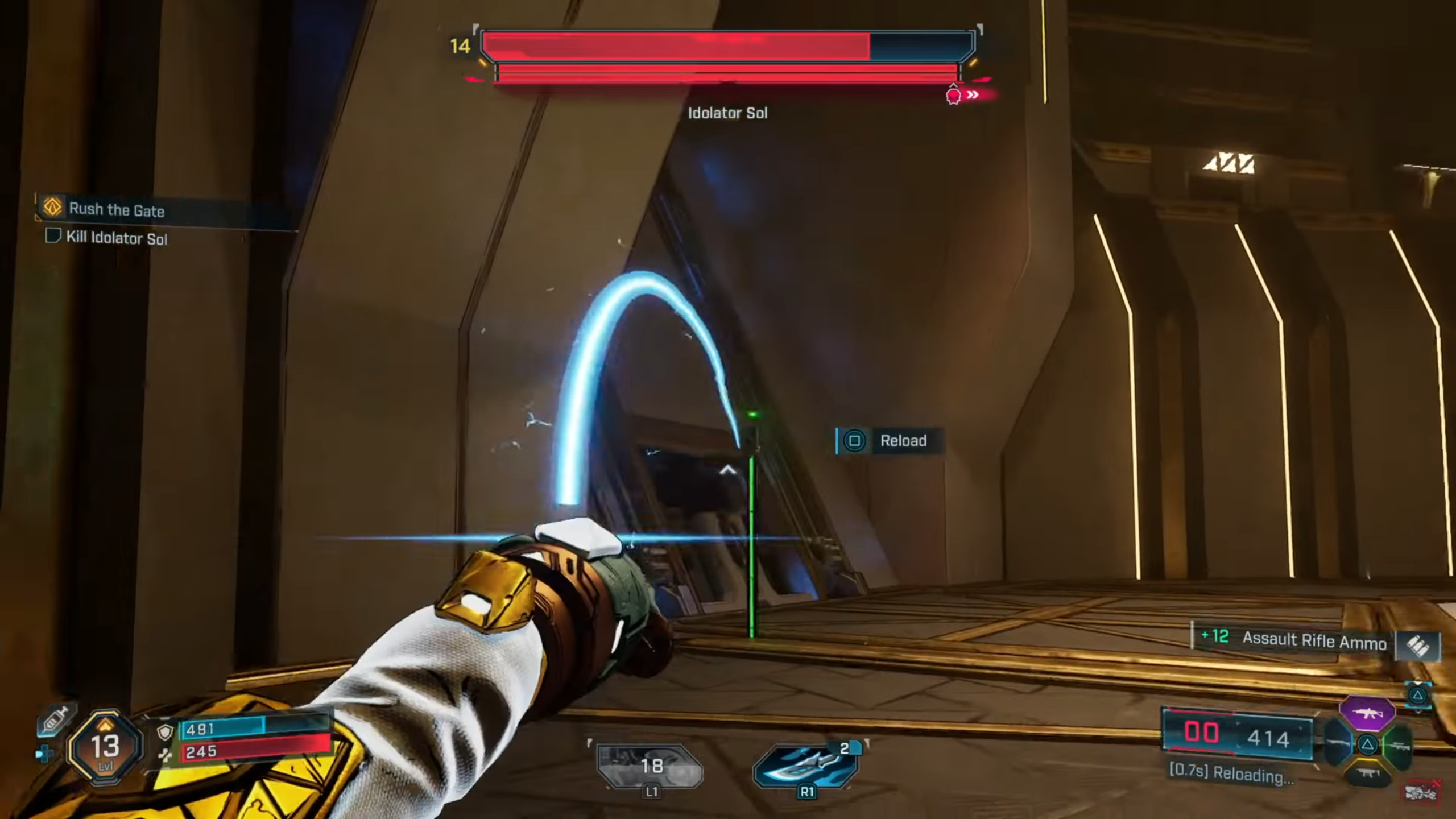Click the red crossed-out icon in the corner
The width and height of the screenshot is (1456, 819).
pyautogui.click(x=1422, y=792)
